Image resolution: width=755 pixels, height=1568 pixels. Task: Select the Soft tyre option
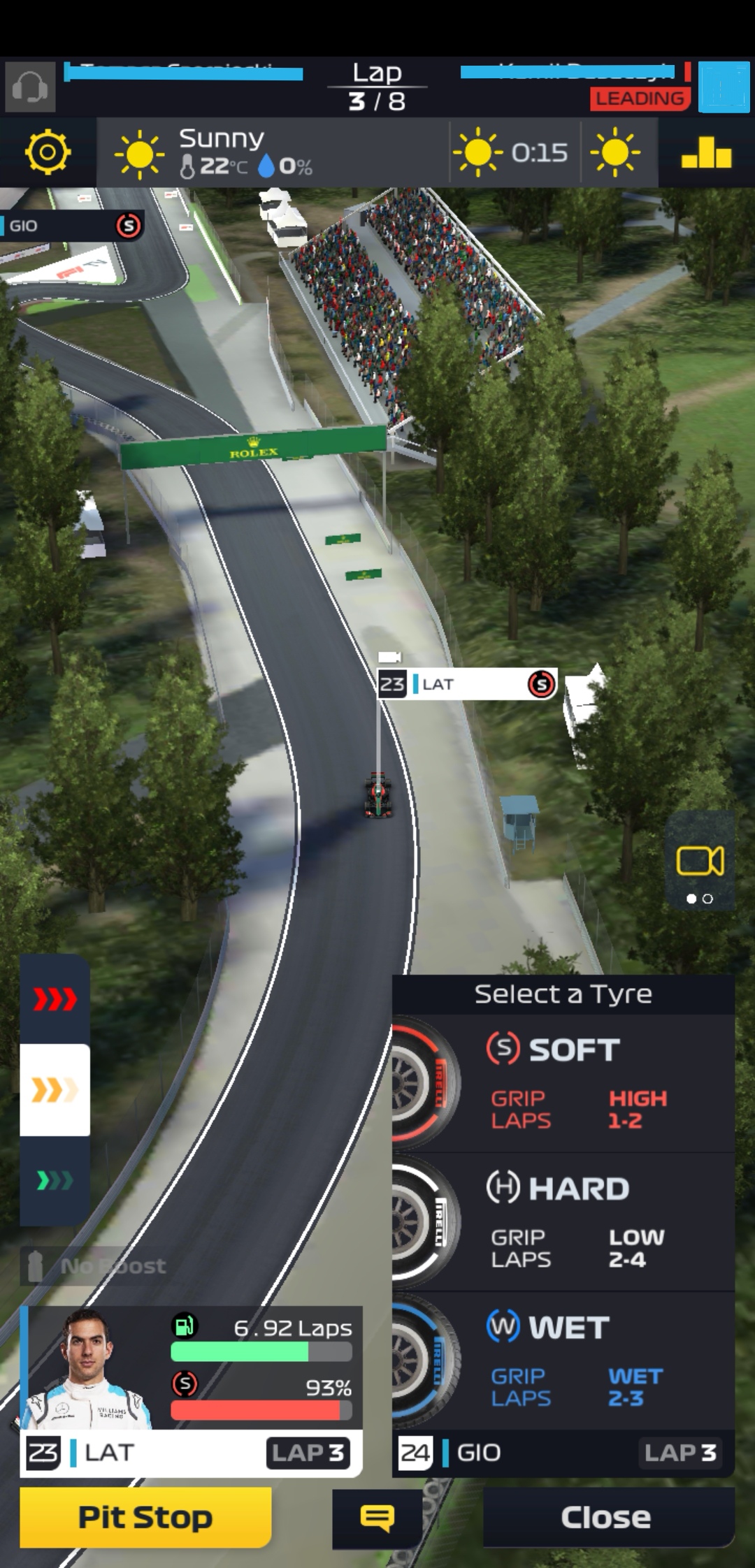[563, 1082]
